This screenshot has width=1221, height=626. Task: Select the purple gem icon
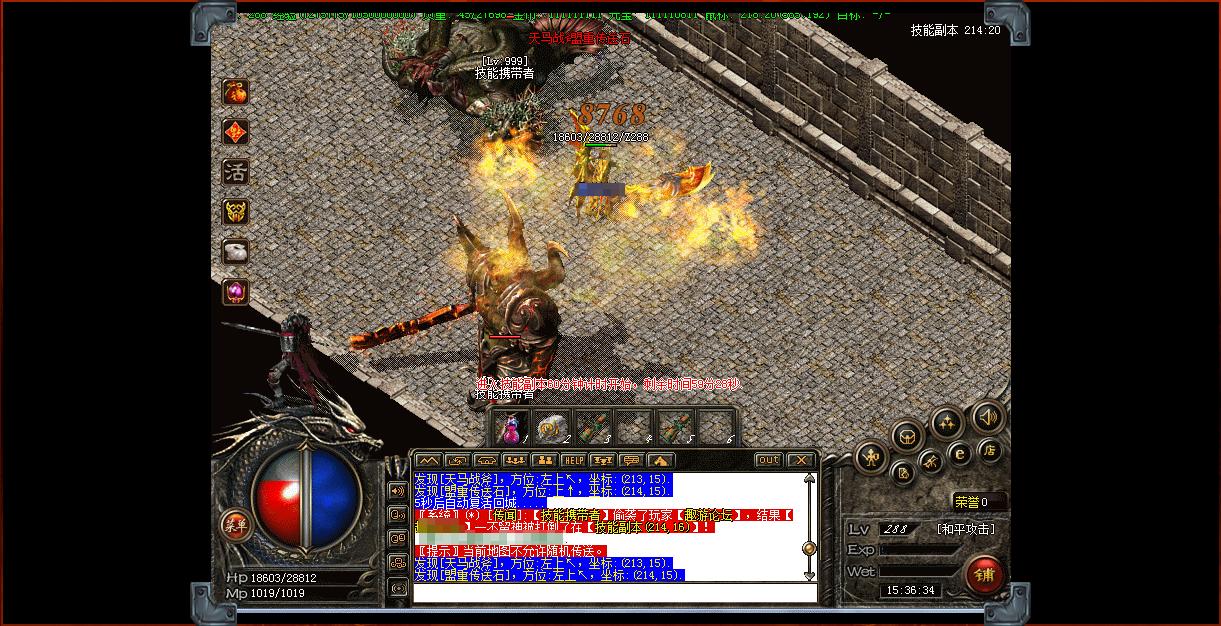tap(235, 292)
